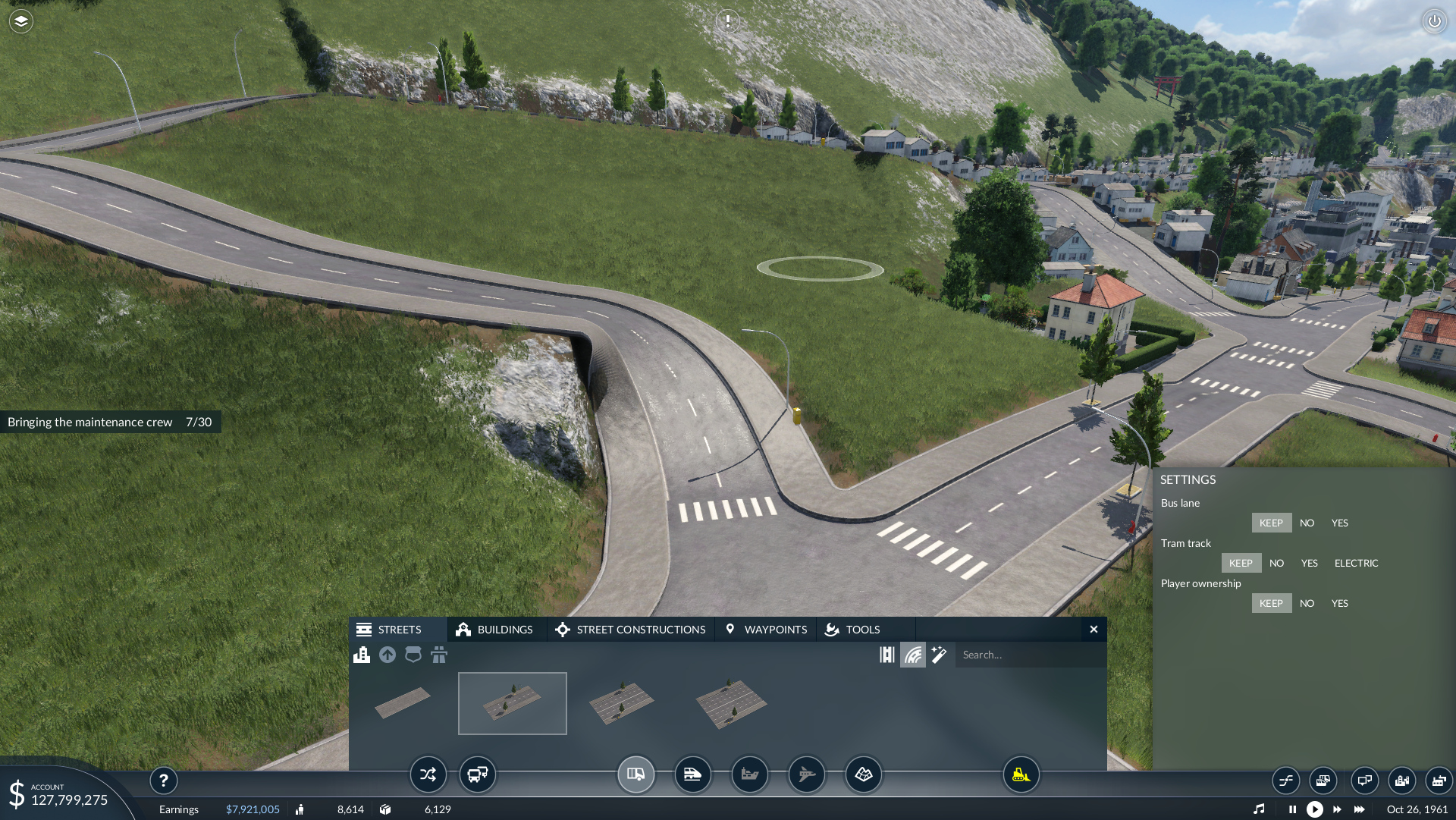Open the rail construction menu
This screenshot has width=1456, height=820.
tap(692, 774)
